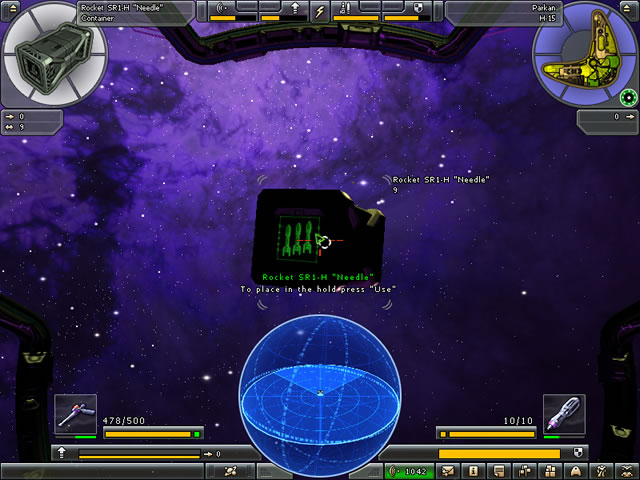Click the green circular indicator by ship diagram
The height and width of the screenshot is (480, 640).
[628, 97]
